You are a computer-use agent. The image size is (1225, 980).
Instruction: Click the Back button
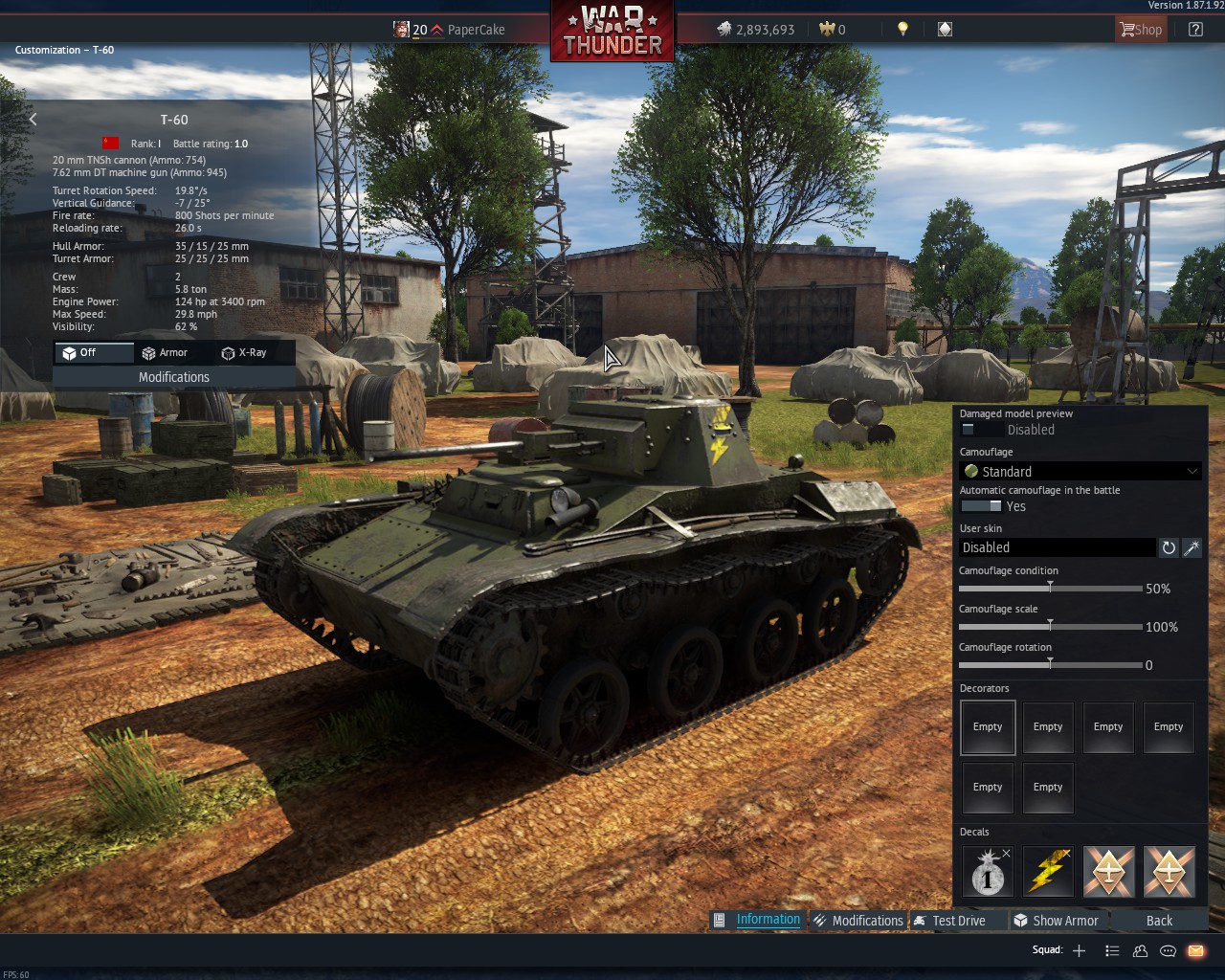1159,921
